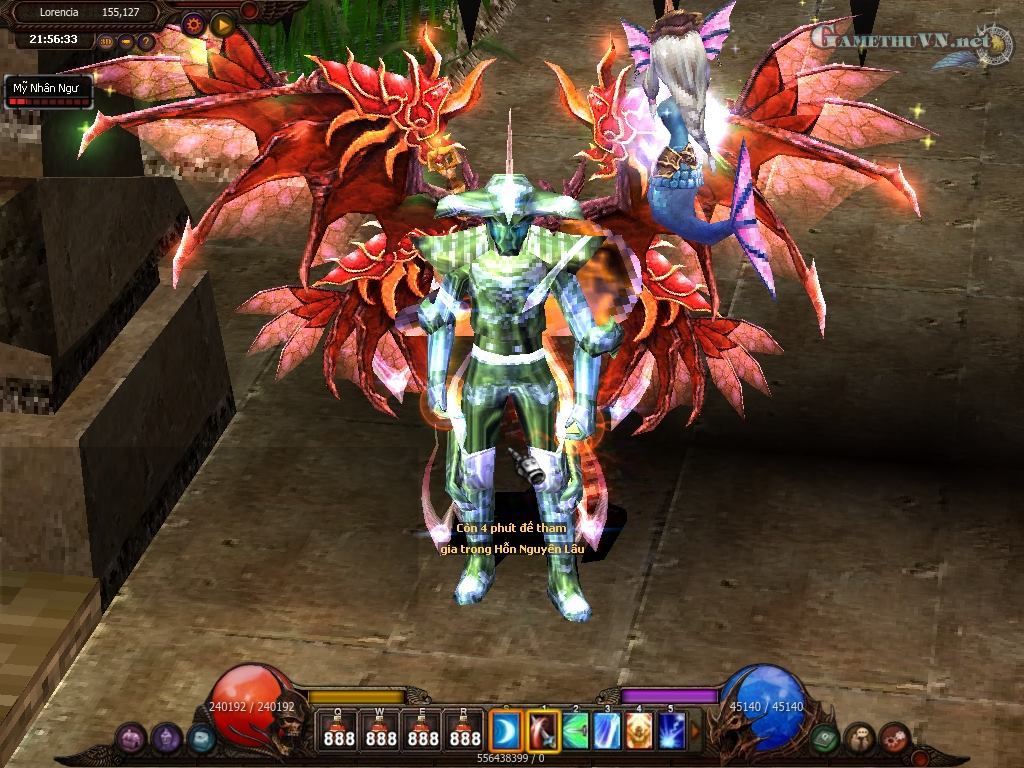1024x768 pixels.
Task: Activate the green spear skill in slot 2
Action: (x=576, y=731)
